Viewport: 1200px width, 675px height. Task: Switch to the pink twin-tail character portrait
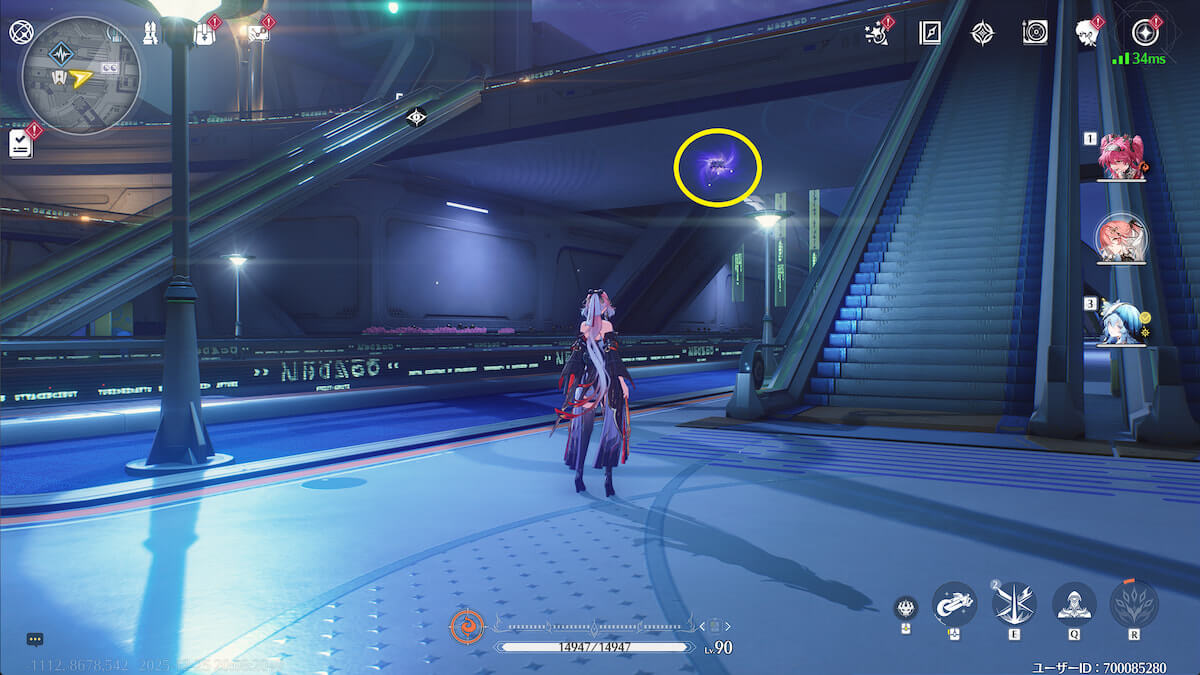[x=1121, y=156]
